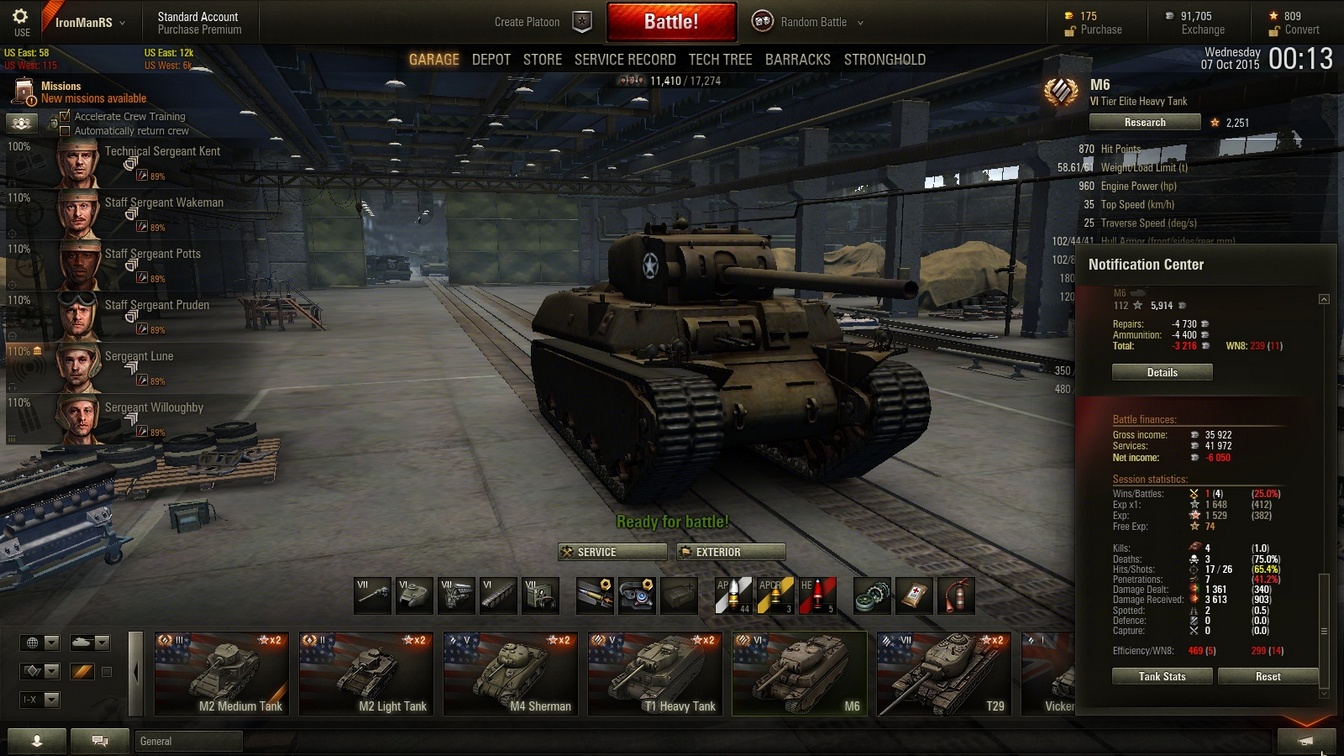
Task: Select the T29 tank in the carousel
Action: pos(943,674)
